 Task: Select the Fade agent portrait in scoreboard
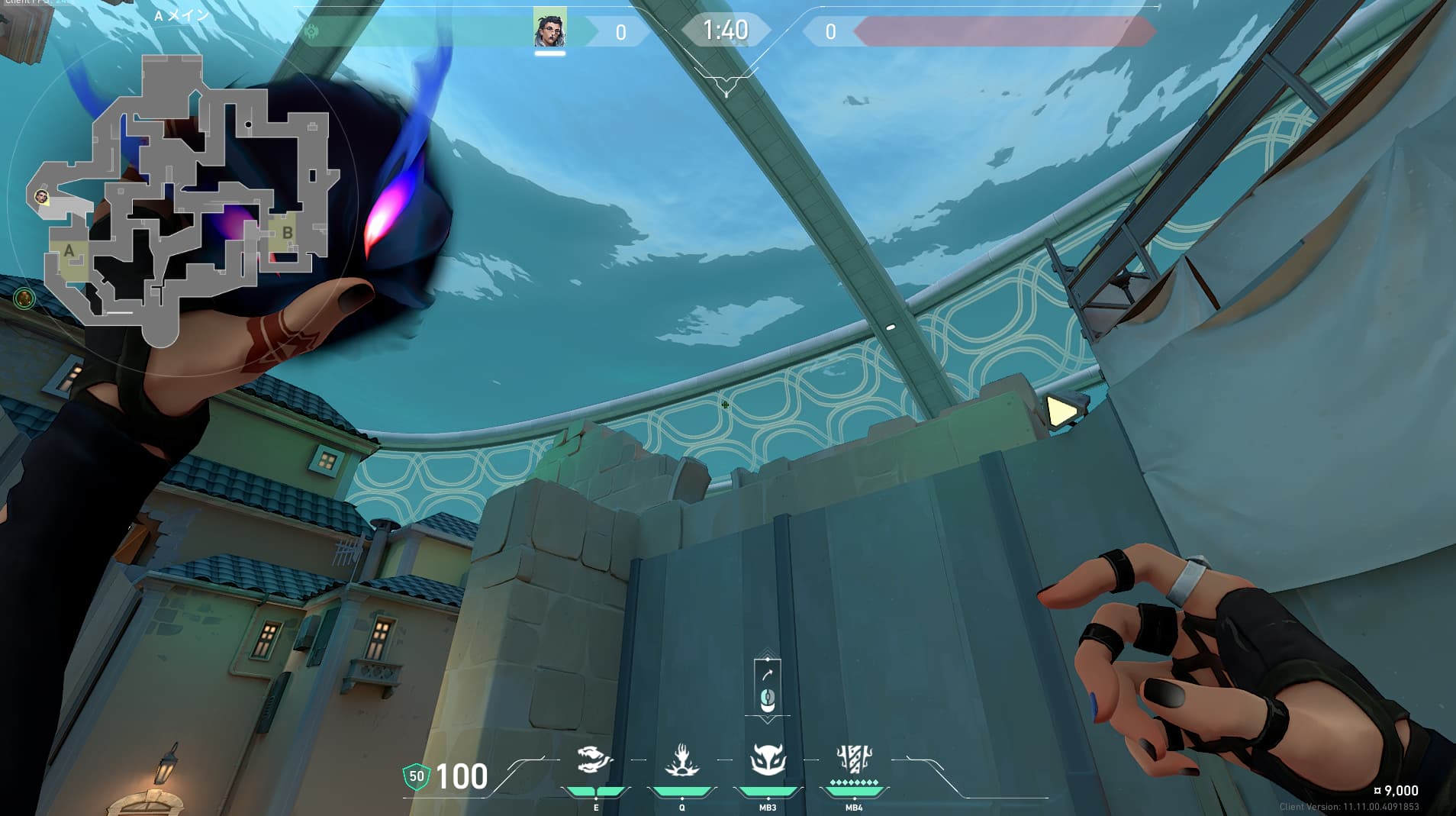tap(549, 29)
